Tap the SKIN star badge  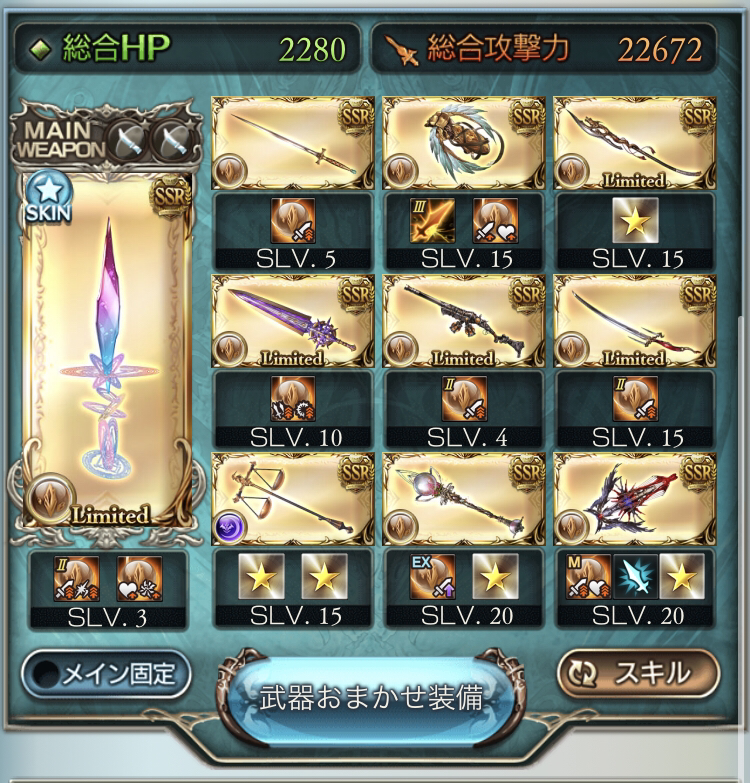(45, 197)
